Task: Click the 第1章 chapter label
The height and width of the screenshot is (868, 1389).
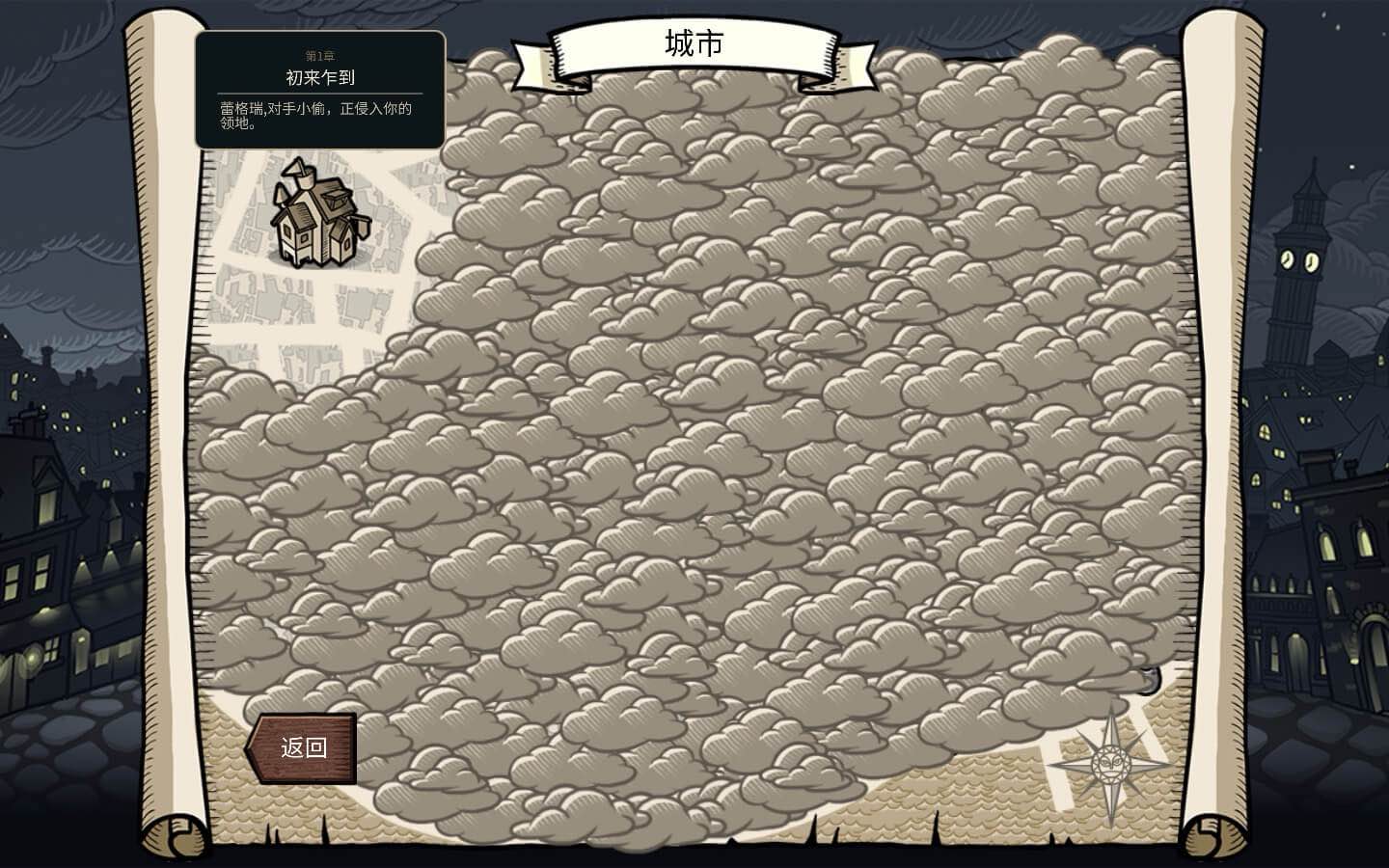Action: (x=318, y=58)
